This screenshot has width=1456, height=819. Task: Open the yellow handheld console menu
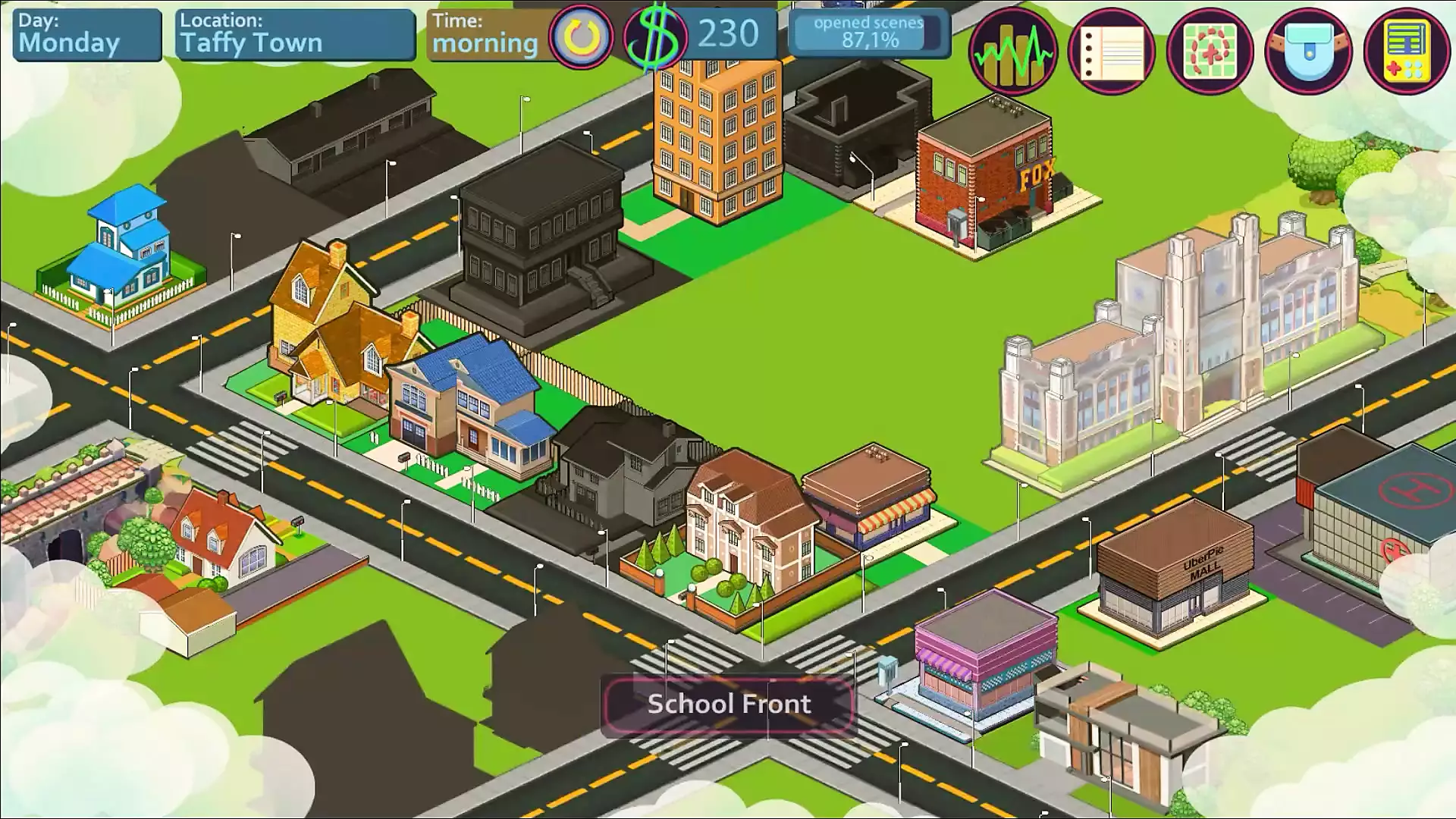coord(1407,51)
